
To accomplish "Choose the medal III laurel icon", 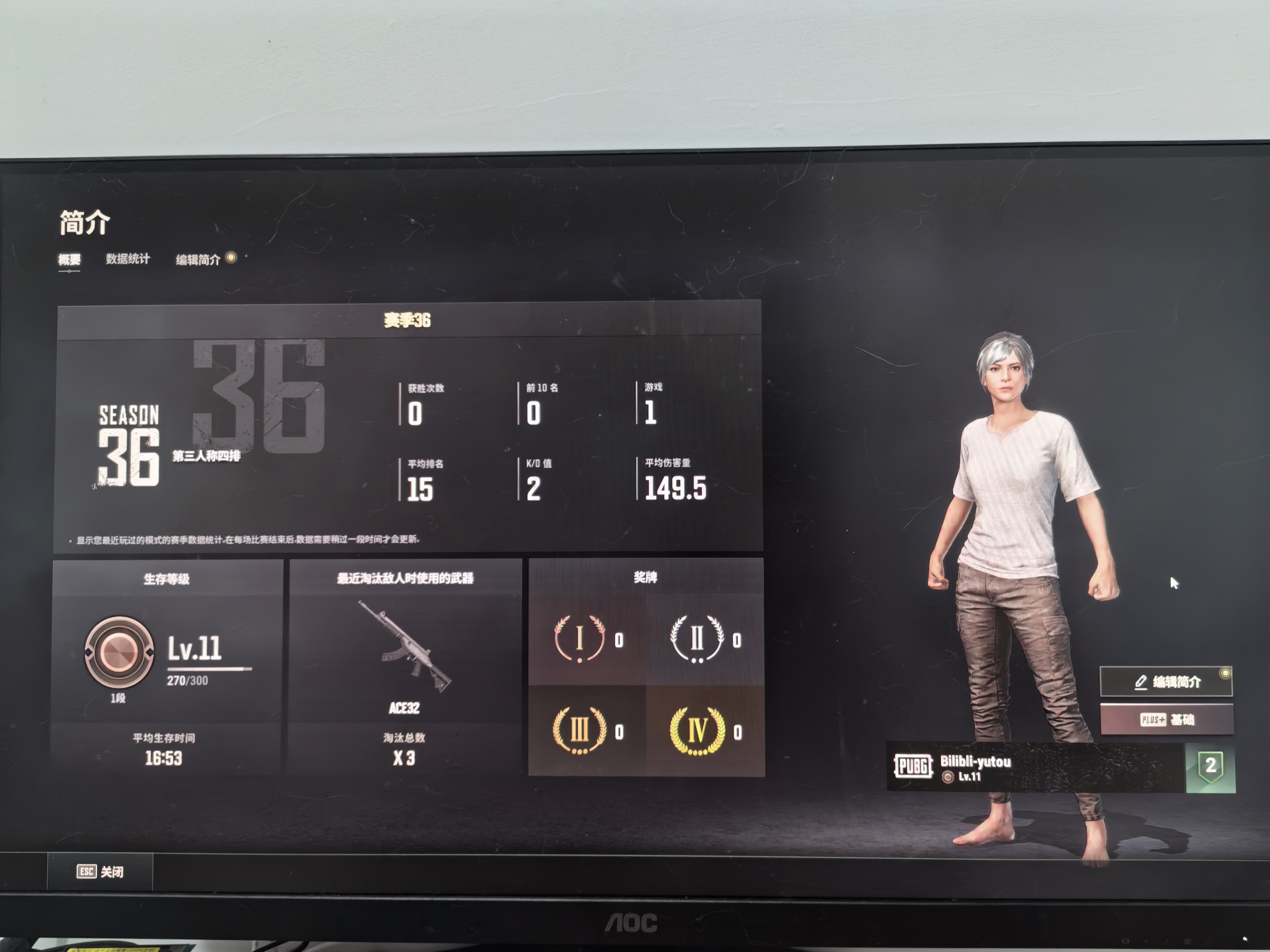I will tap(580, 730).
